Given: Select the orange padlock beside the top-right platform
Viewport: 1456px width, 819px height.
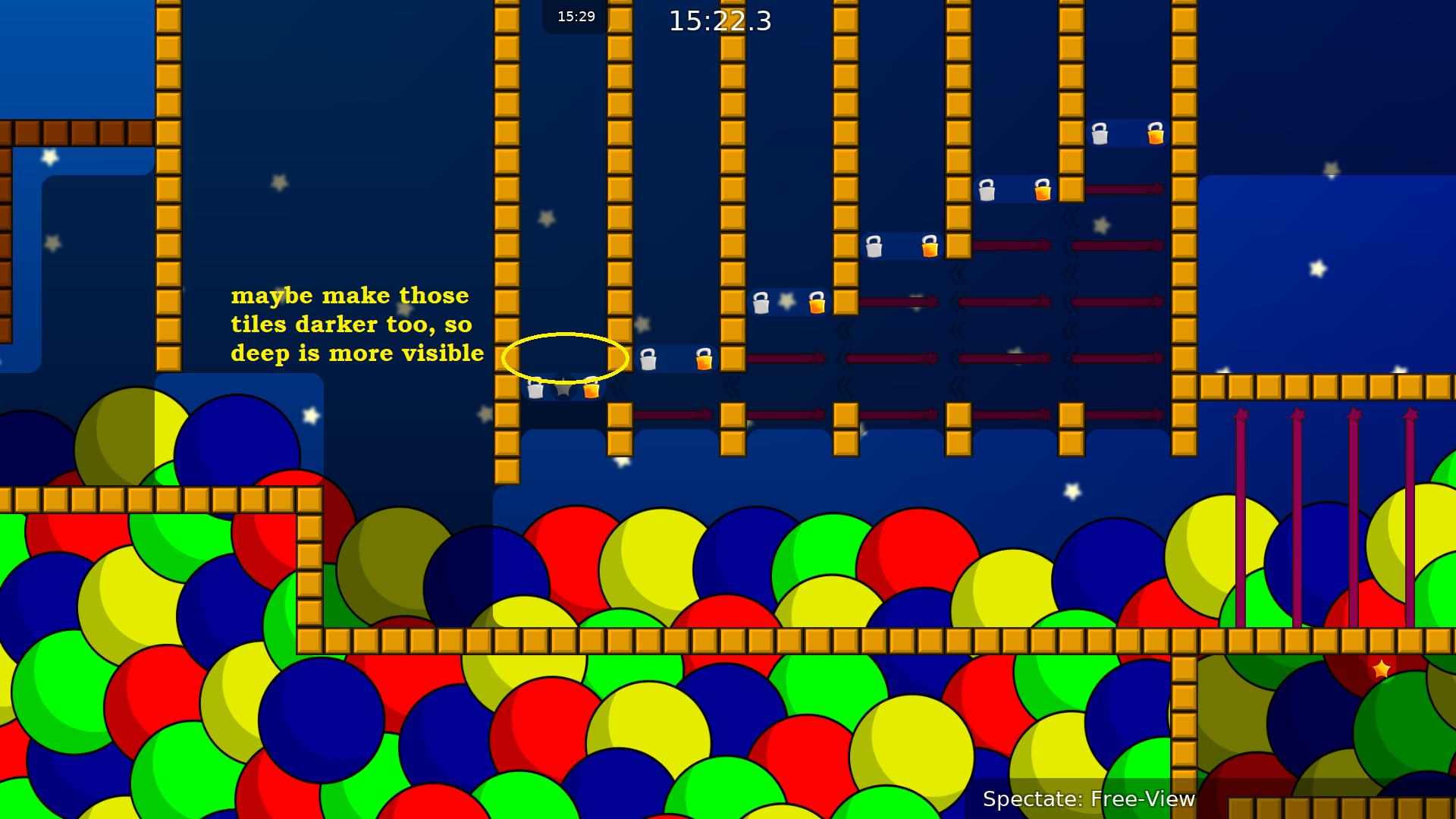Looking at the screenshot, I should coord(1154,134).
